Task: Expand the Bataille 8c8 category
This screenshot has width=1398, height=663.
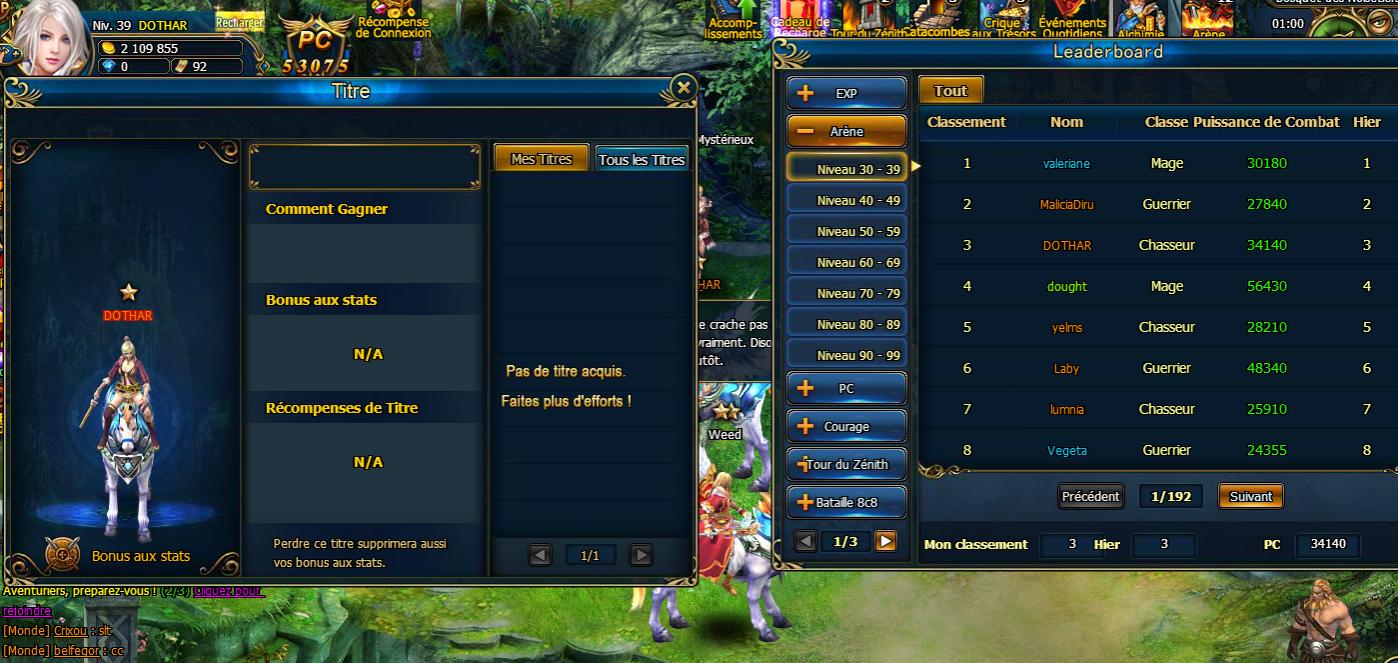Action: (x=846, y=502)
